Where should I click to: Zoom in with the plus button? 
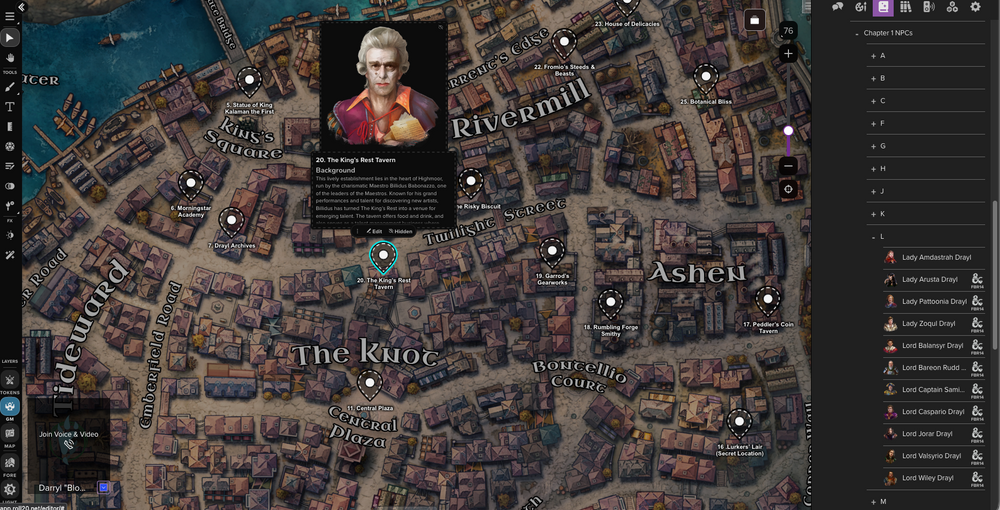point(788,53)
